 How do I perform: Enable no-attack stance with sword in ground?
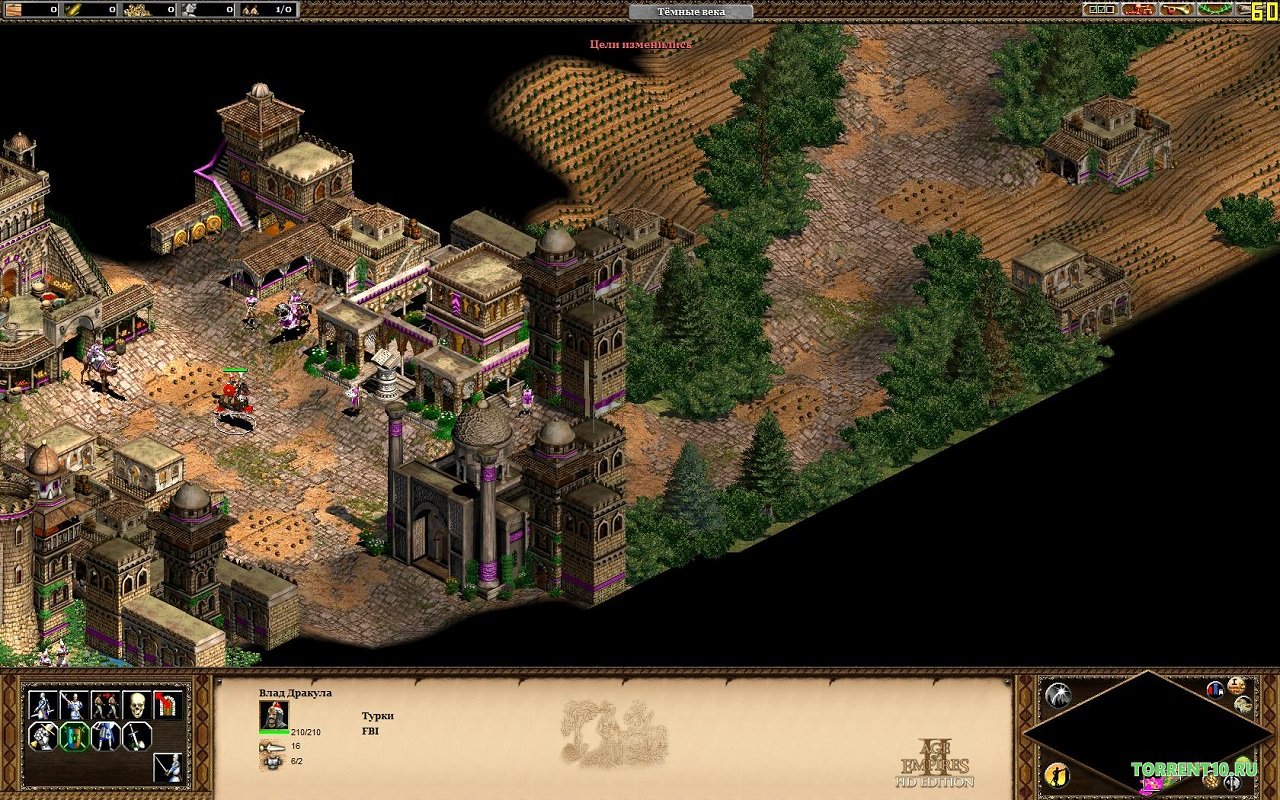tap(137, 737)
